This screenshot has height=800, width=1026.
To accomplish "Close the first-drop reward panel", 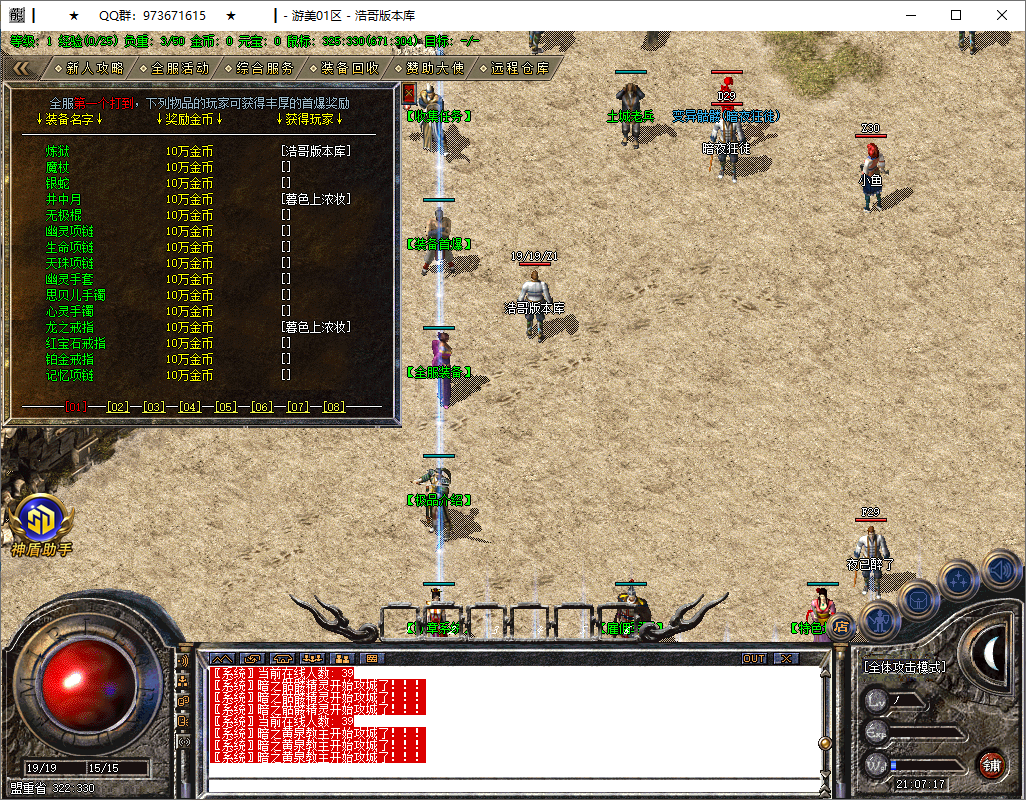I will pos(408,93).
